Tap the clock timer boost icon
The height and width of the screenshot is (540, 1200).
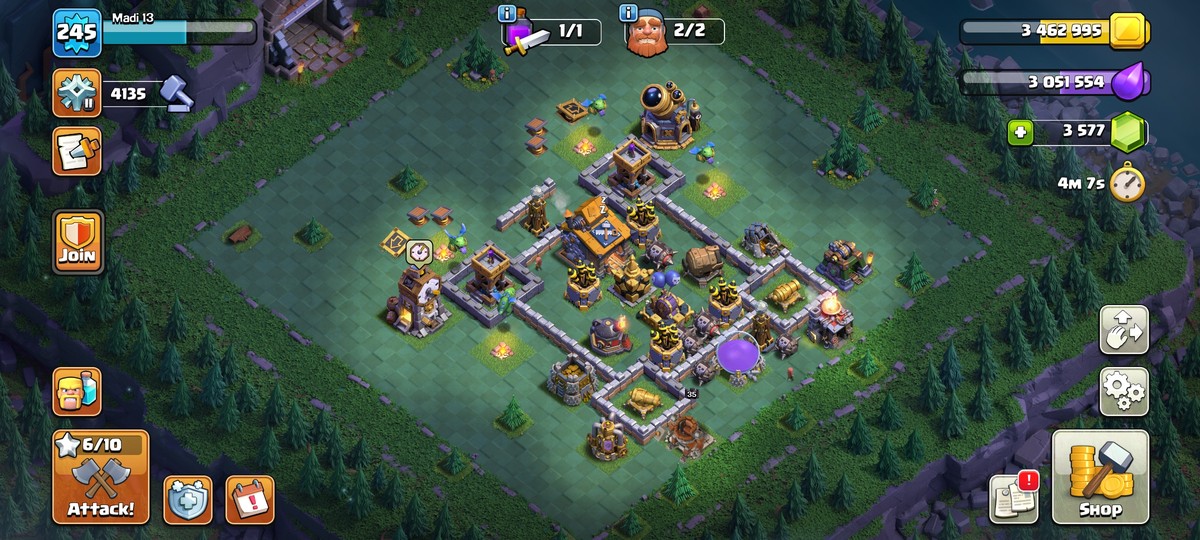point(1128,183)
